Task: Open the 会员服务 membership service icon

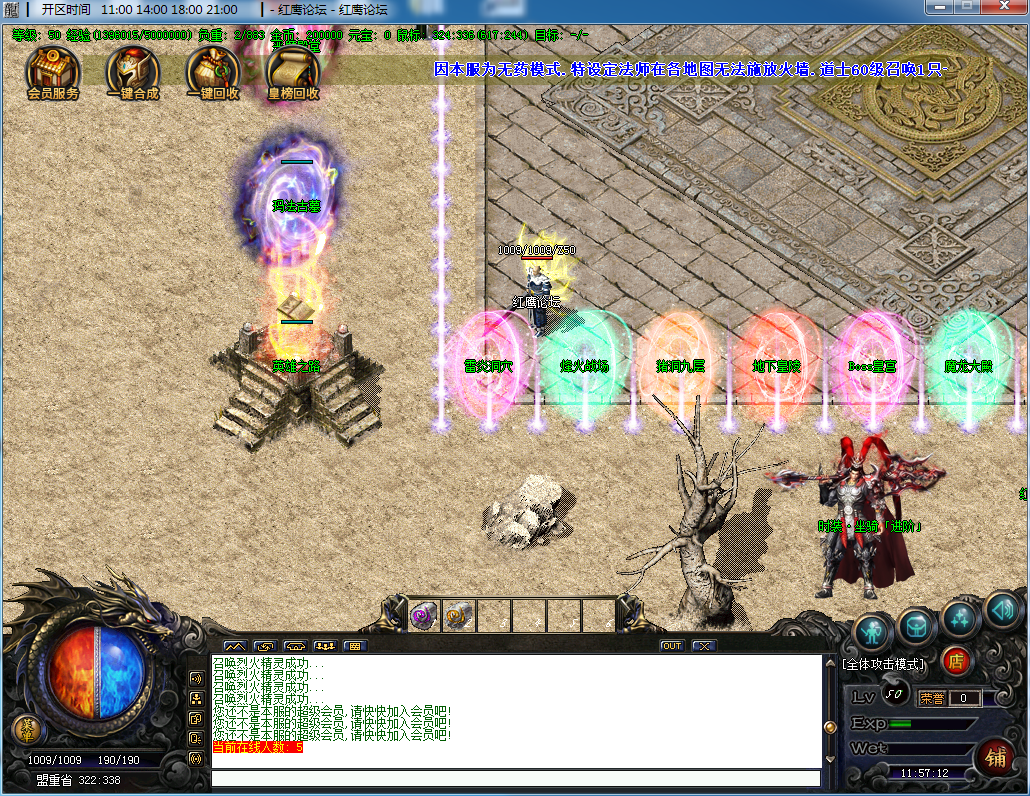Action: coord(53,70)
